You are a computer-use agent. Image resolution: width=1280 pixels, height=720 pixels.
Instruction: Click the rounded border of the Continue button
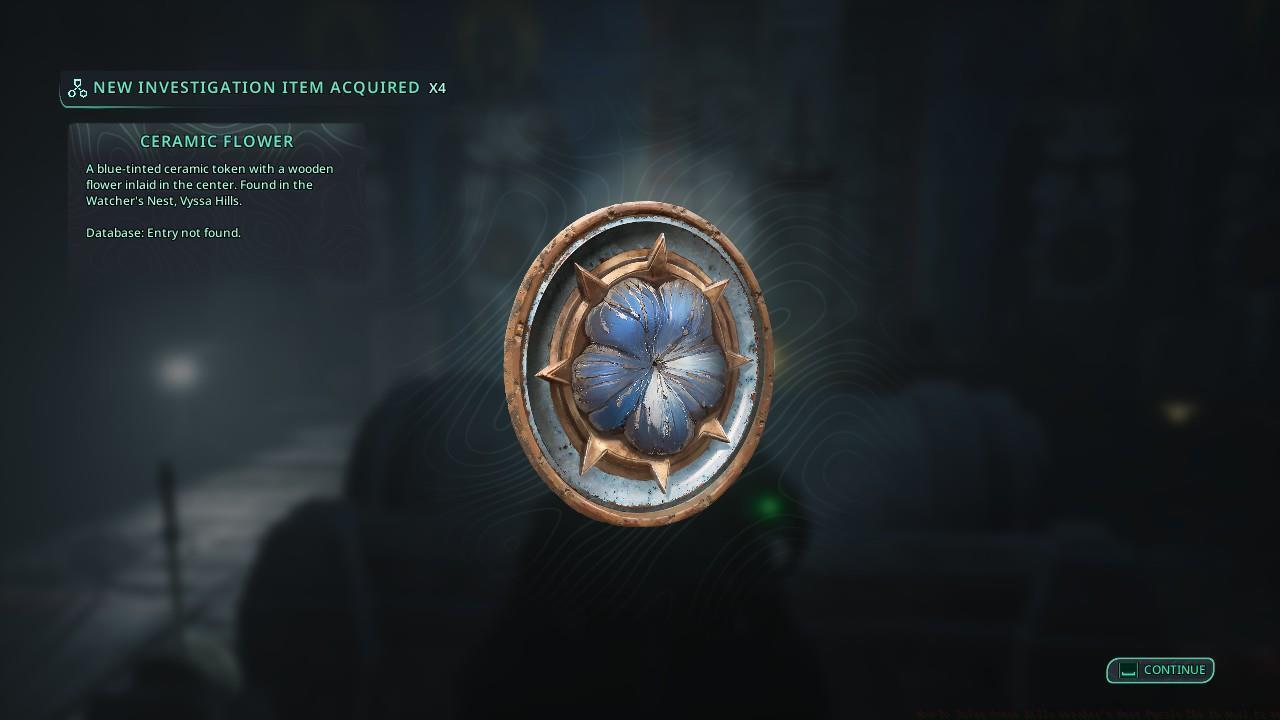[x=1160, y=658]
